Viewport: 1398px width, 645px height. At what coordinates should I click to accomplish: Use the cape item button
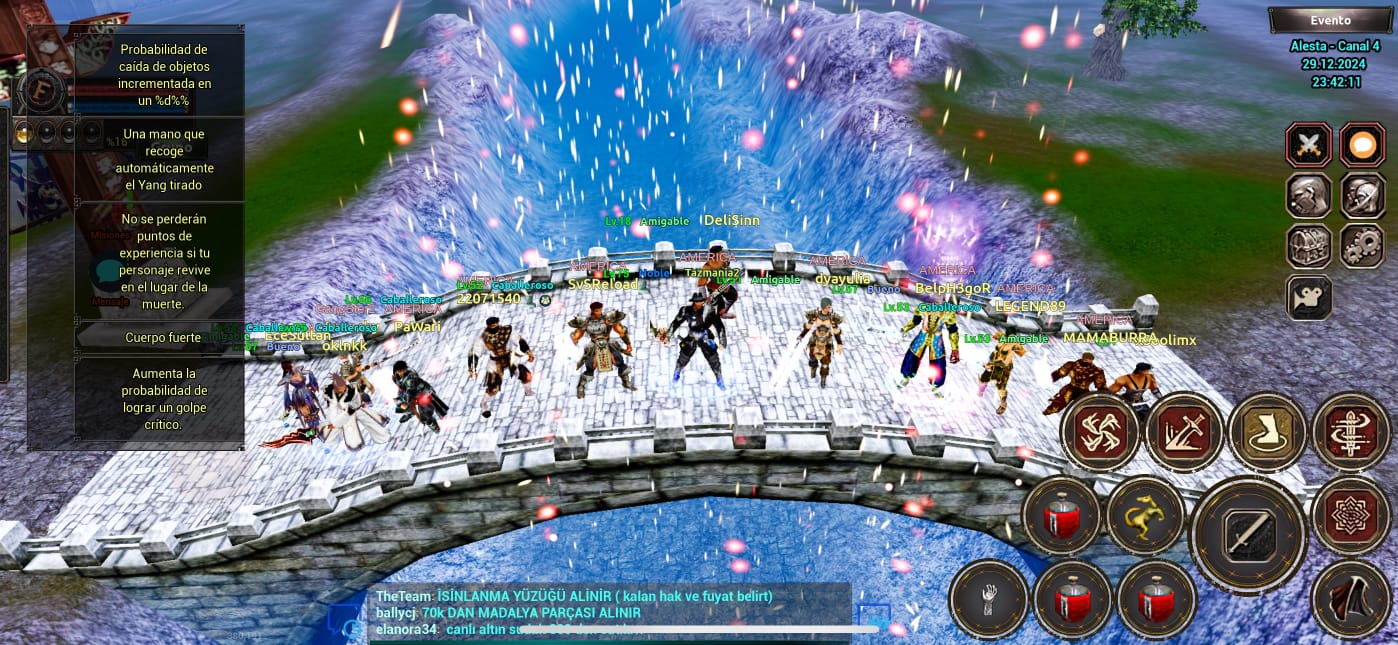pos(1351,599)
